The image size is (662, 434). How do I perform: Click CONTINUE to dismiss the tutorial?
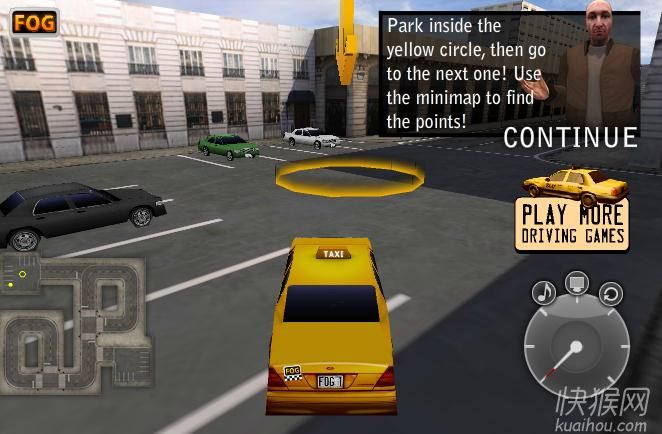[570, 137]
